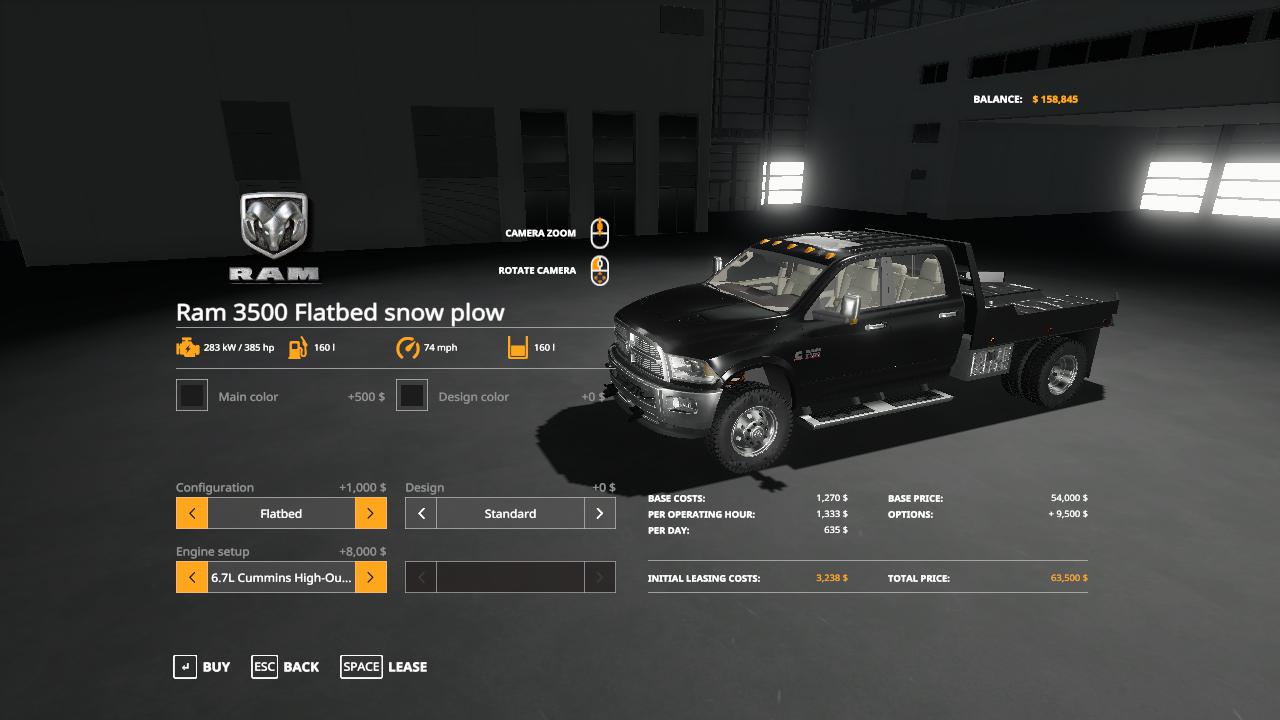The height and width of the screenshot is (720, 1280).
Task: Switch to next Engine setup
Action: coord(370,578)
